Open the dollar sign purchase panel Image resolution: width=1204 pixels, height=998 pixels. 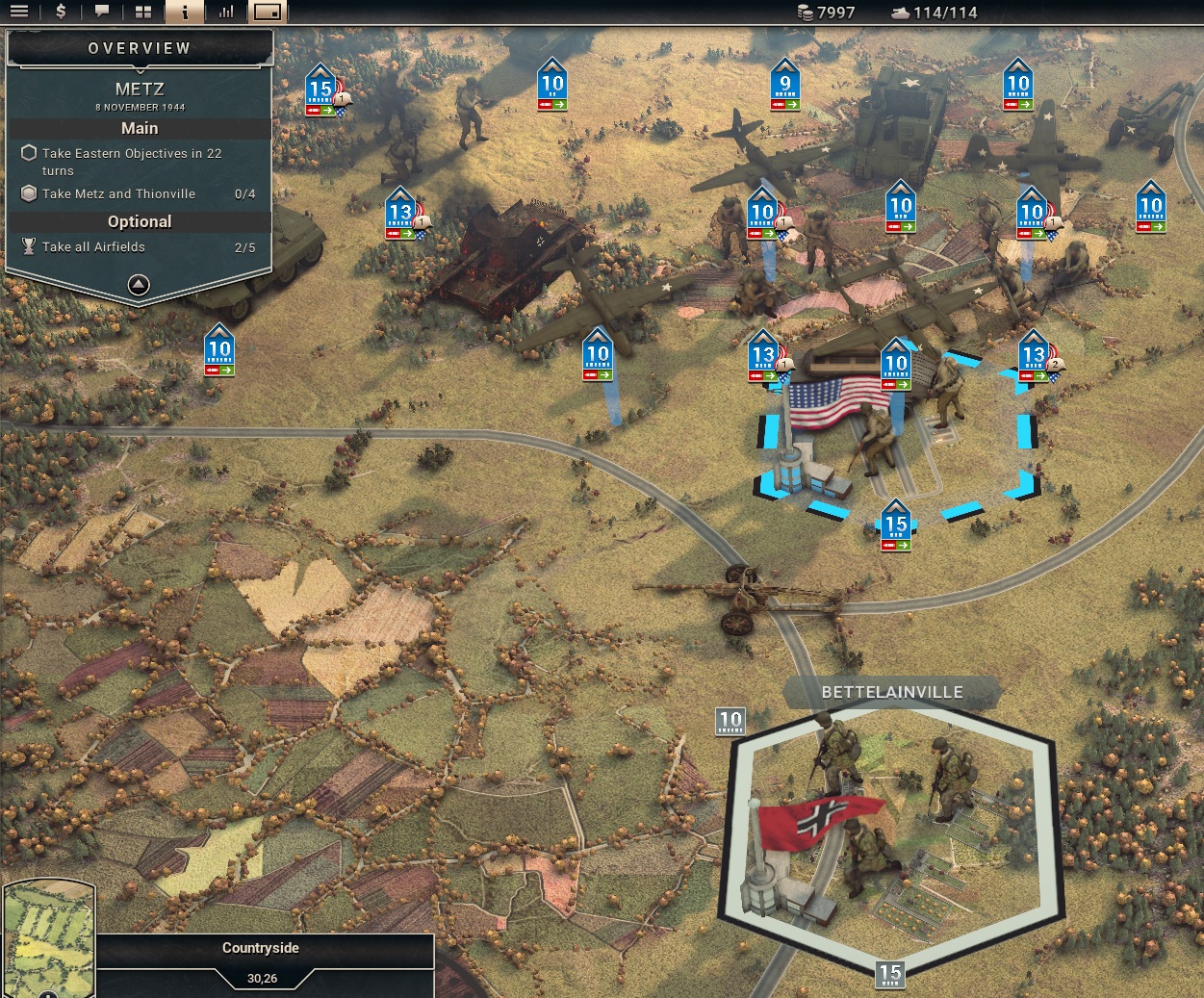click(61, 13)
